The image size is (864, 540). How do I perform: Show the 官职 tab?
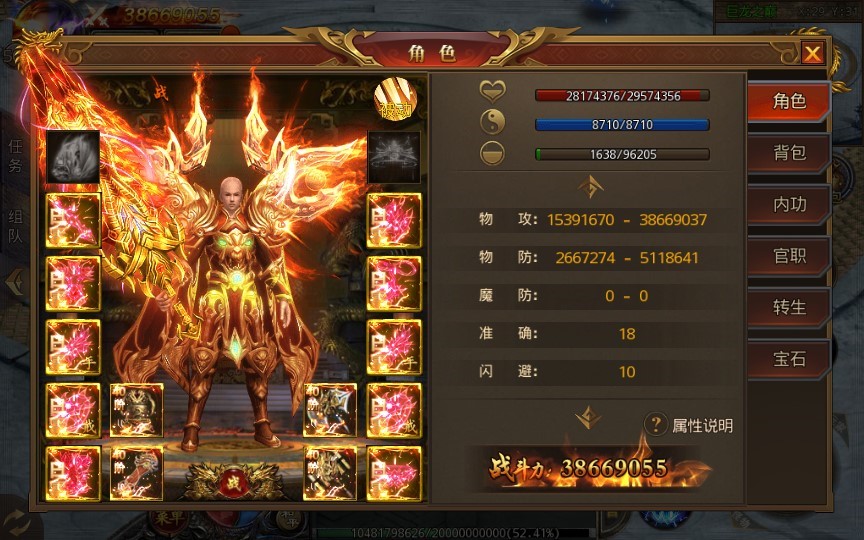tap(789, 255)
